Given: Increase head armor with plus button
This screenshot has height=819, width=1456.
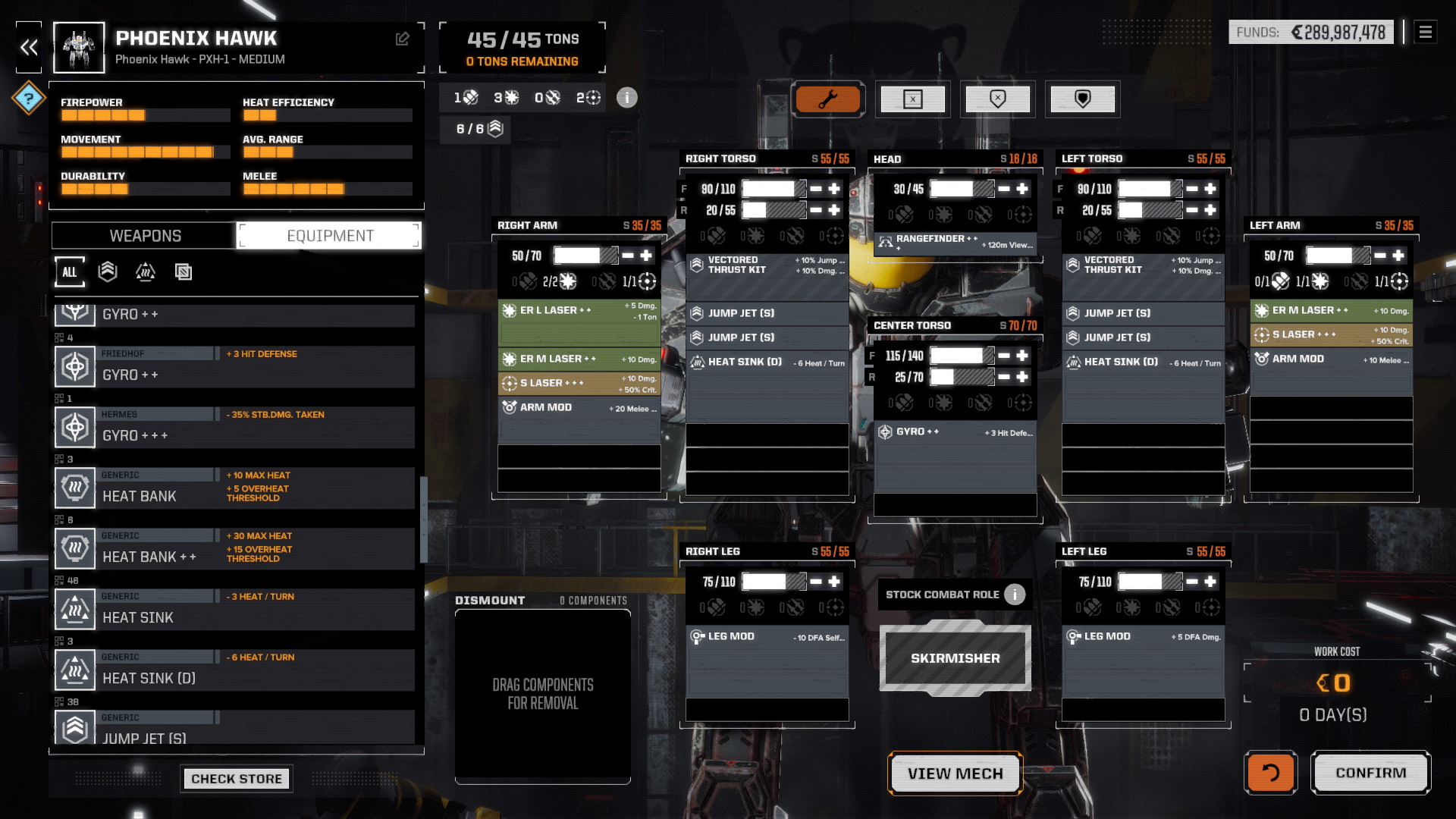Looking at the screenshot, I should coord(1022,189).
